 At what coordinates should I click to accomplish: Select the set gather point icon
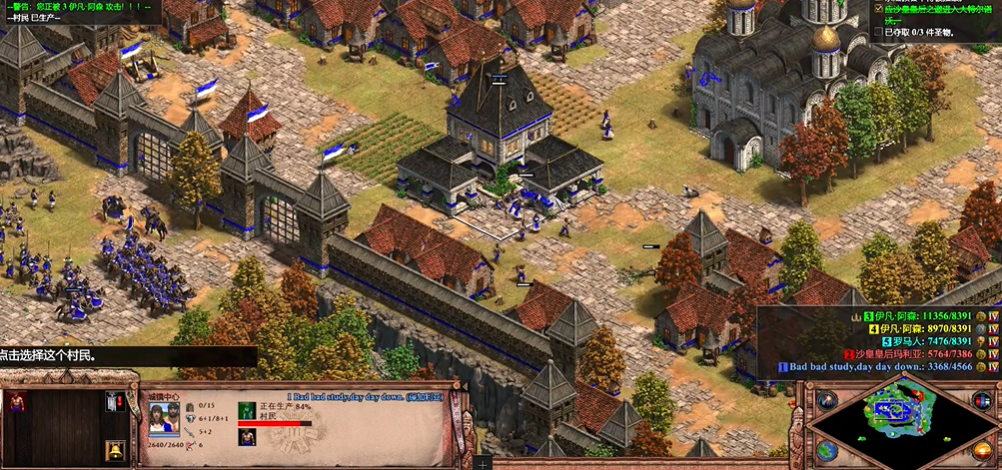[x=116, y=403]
